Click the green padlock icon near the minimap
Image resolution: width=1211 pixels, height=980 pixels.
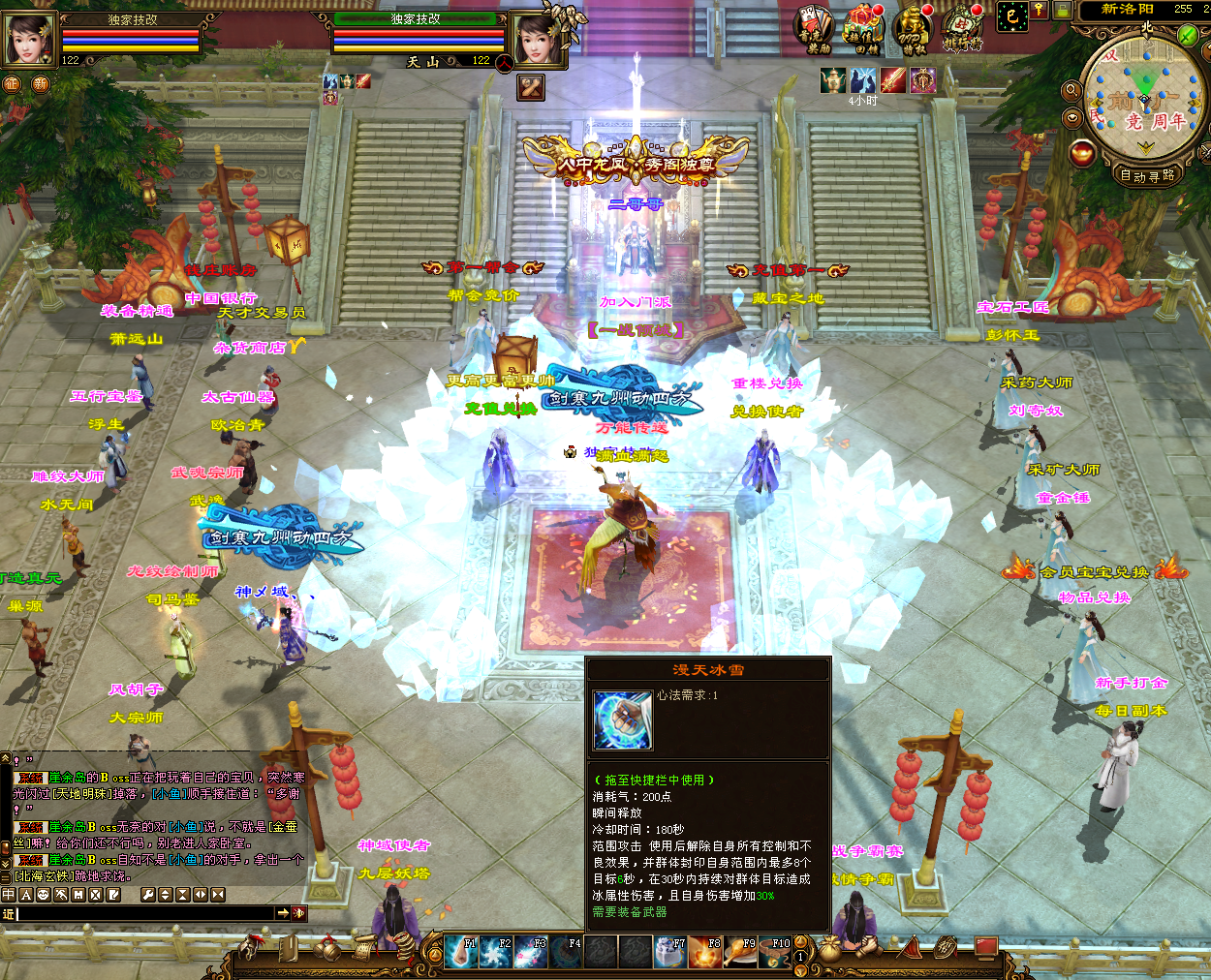[1063, 11]
